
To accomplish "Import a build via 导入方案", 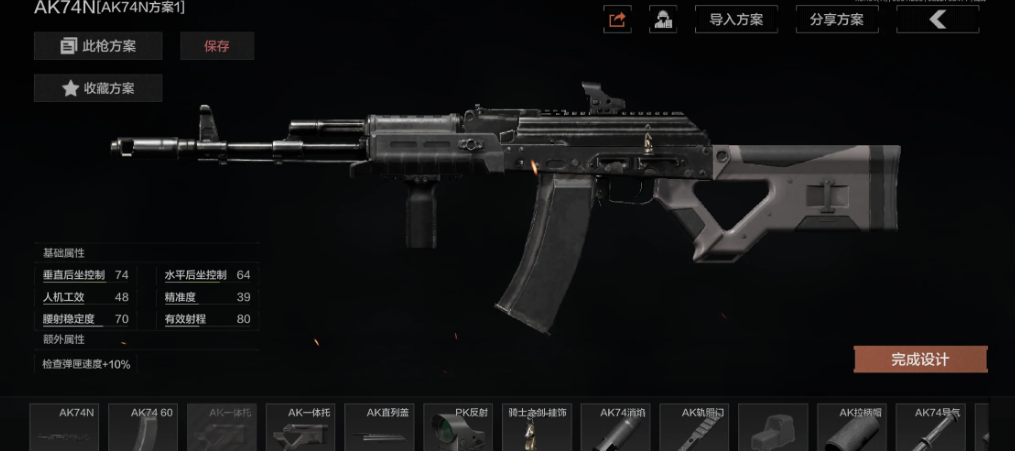I will [736, 19].
